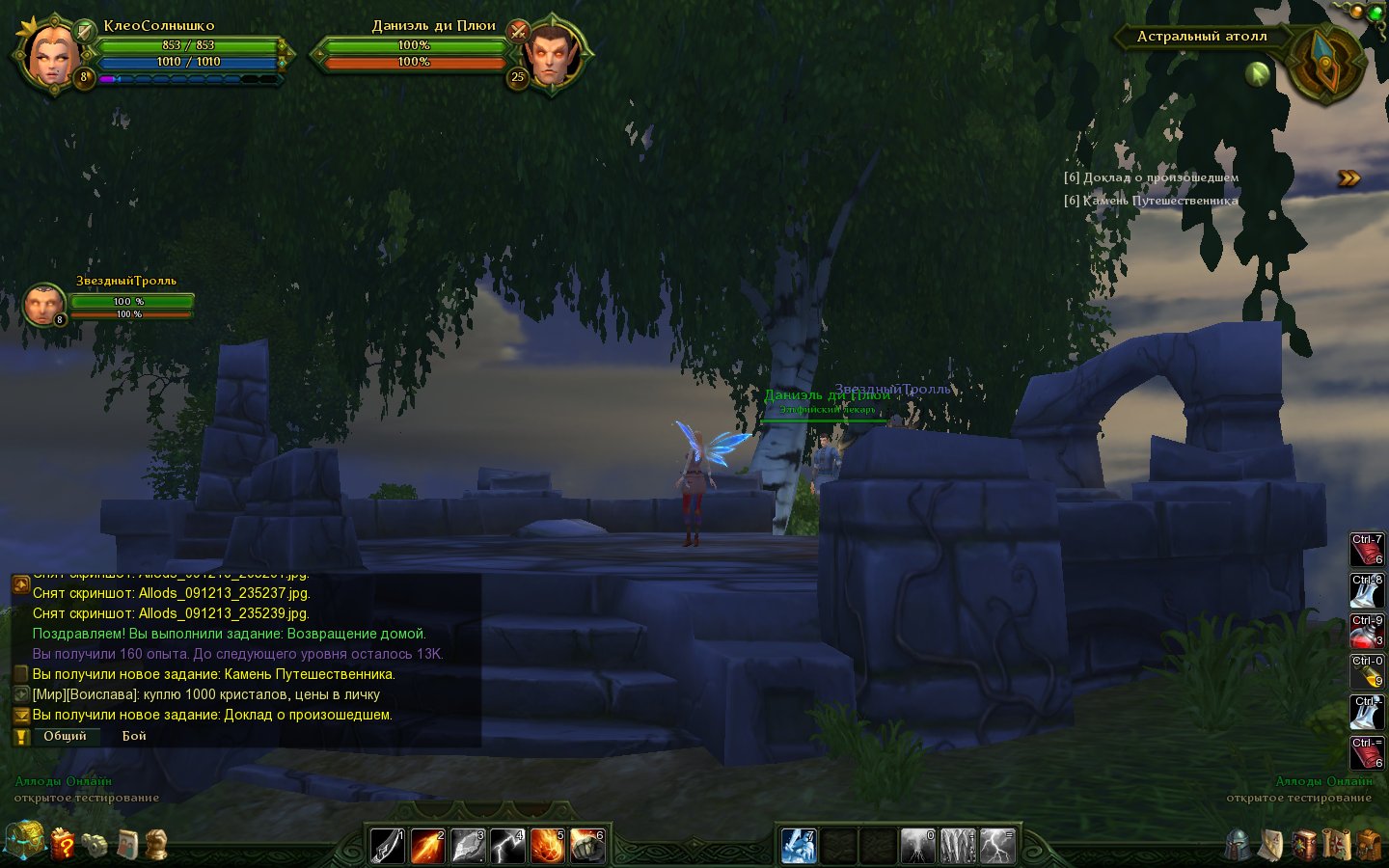
Task: Open the world map scroll icon
Action: pos(1336,845)
